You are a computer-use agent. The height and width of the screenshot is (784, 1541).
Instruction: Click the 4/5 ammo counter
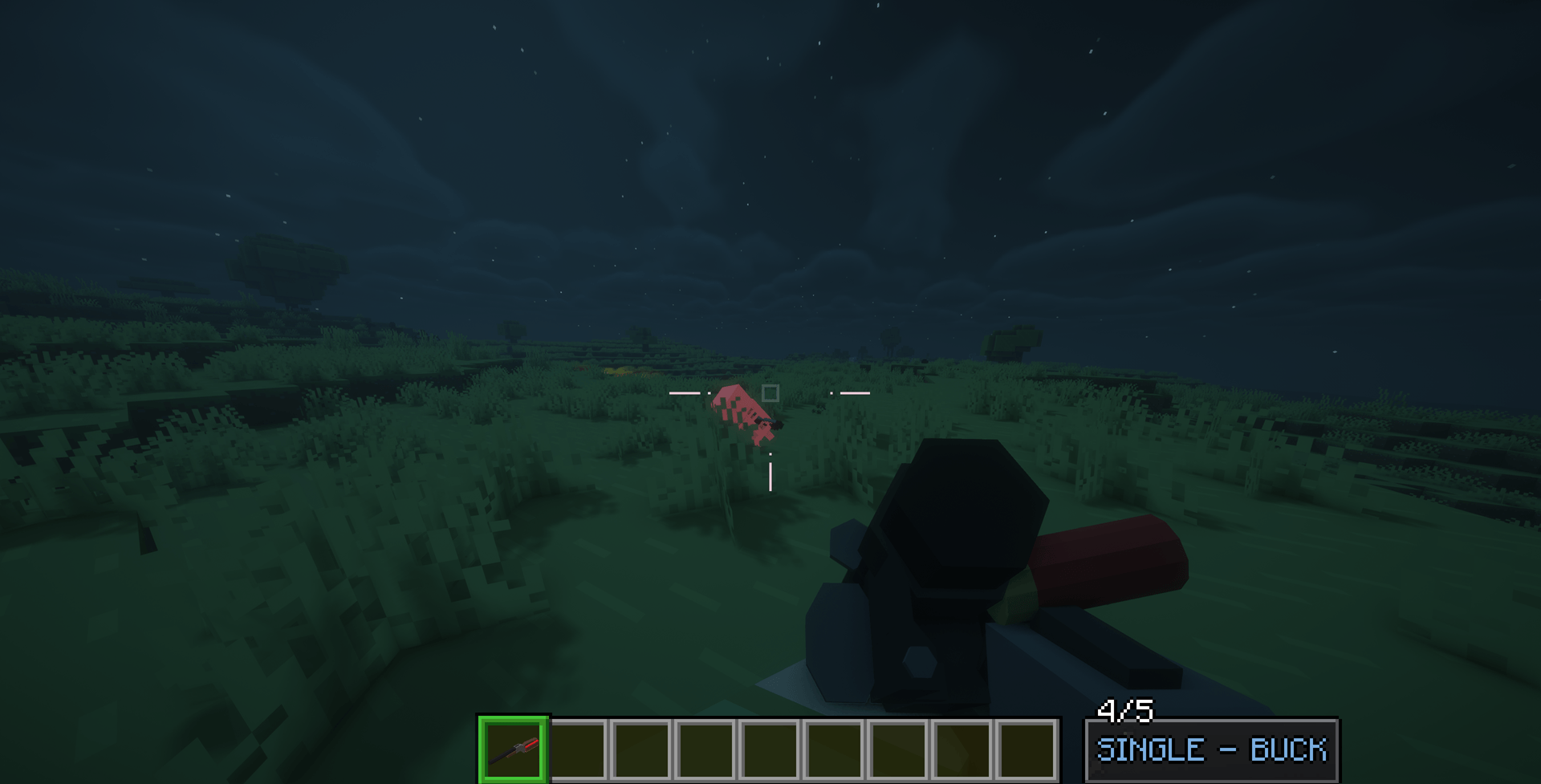1124,710
